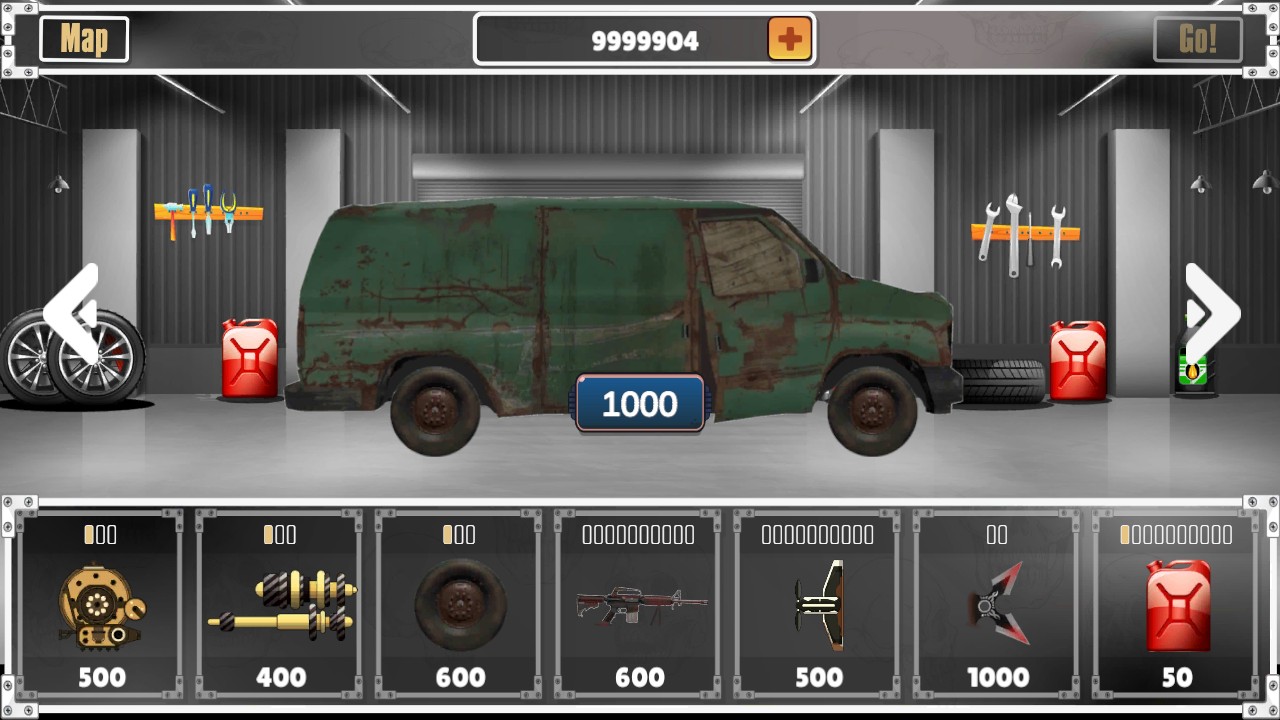Image resolution: width=1280 pixels, height=720 pixels.
Task: Choose the wheel tire upgrade for 600
Action: coord(460,605)
